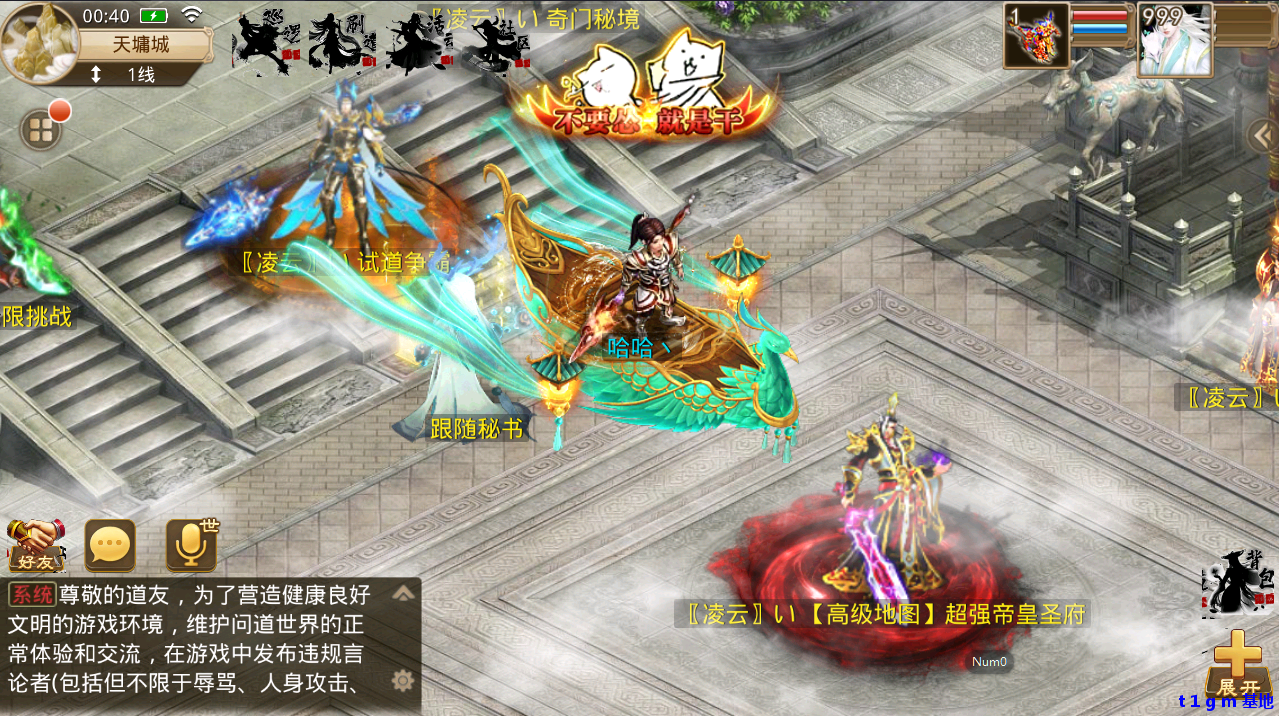Screen dimensions: 1279x716
Task: Select the white-haired level 999 character portrait
Action: point(1175,39)
